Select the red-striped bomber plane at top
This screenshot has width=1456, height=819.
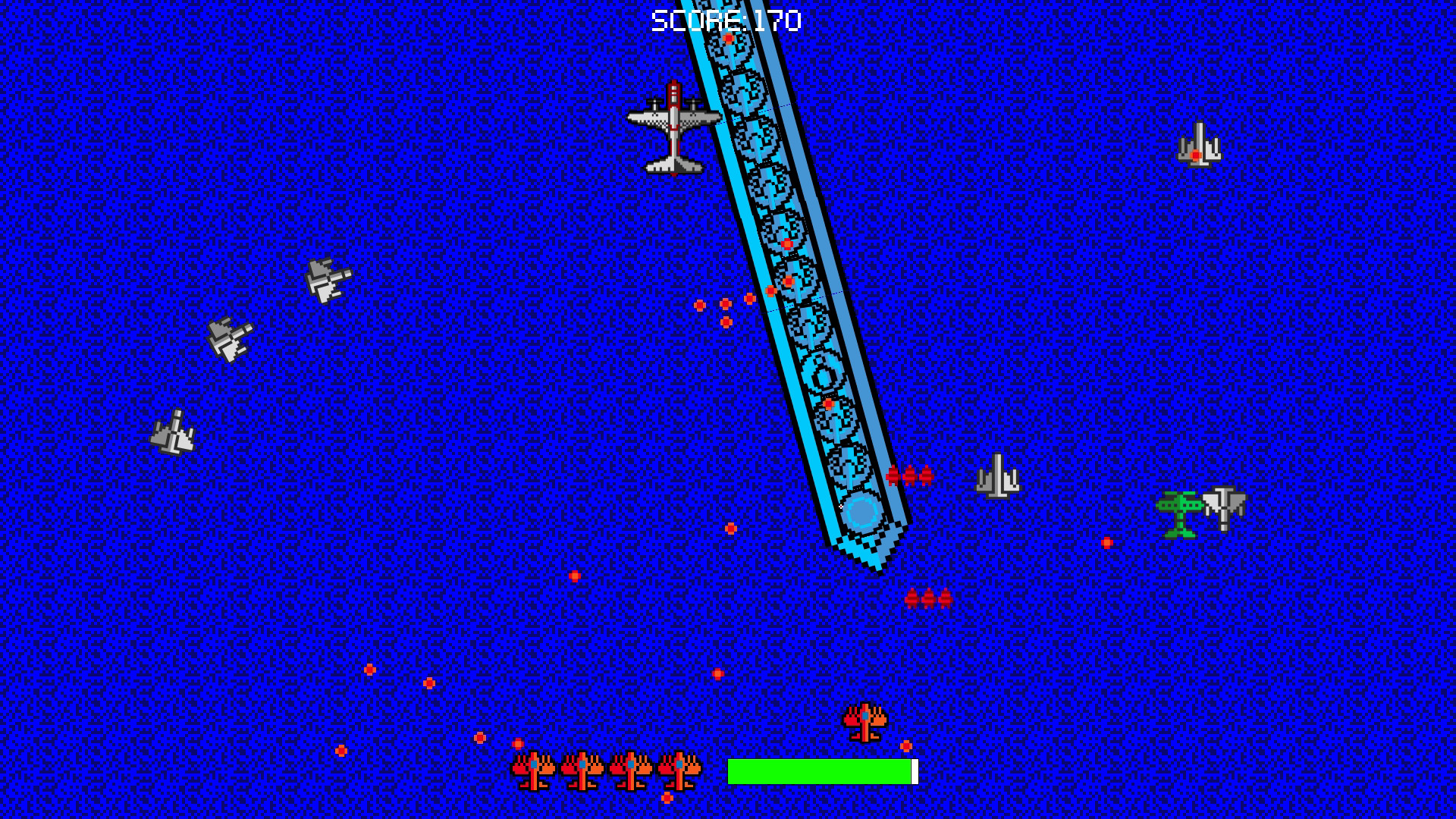coord(673,129)
